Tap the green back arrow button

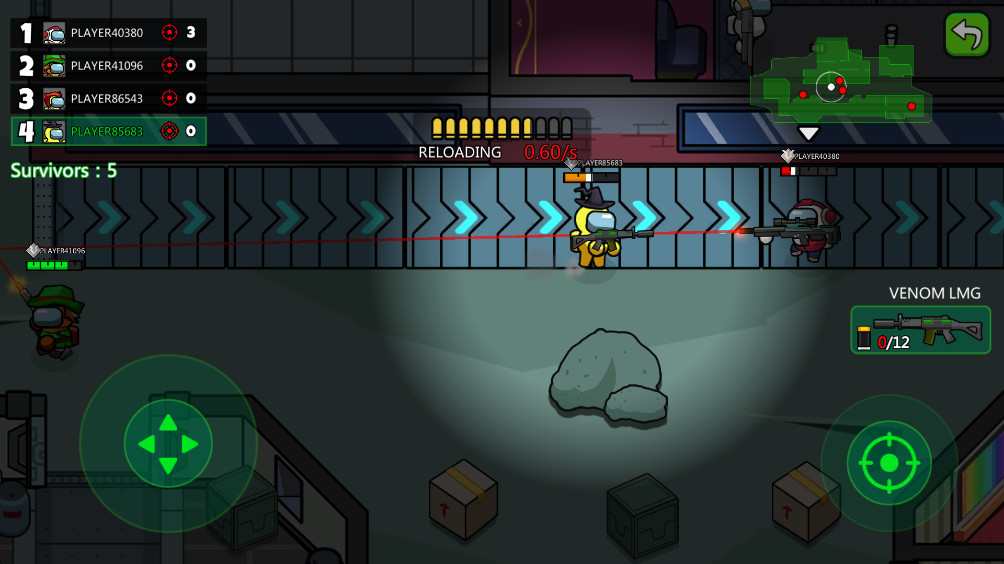click(966, 34)
